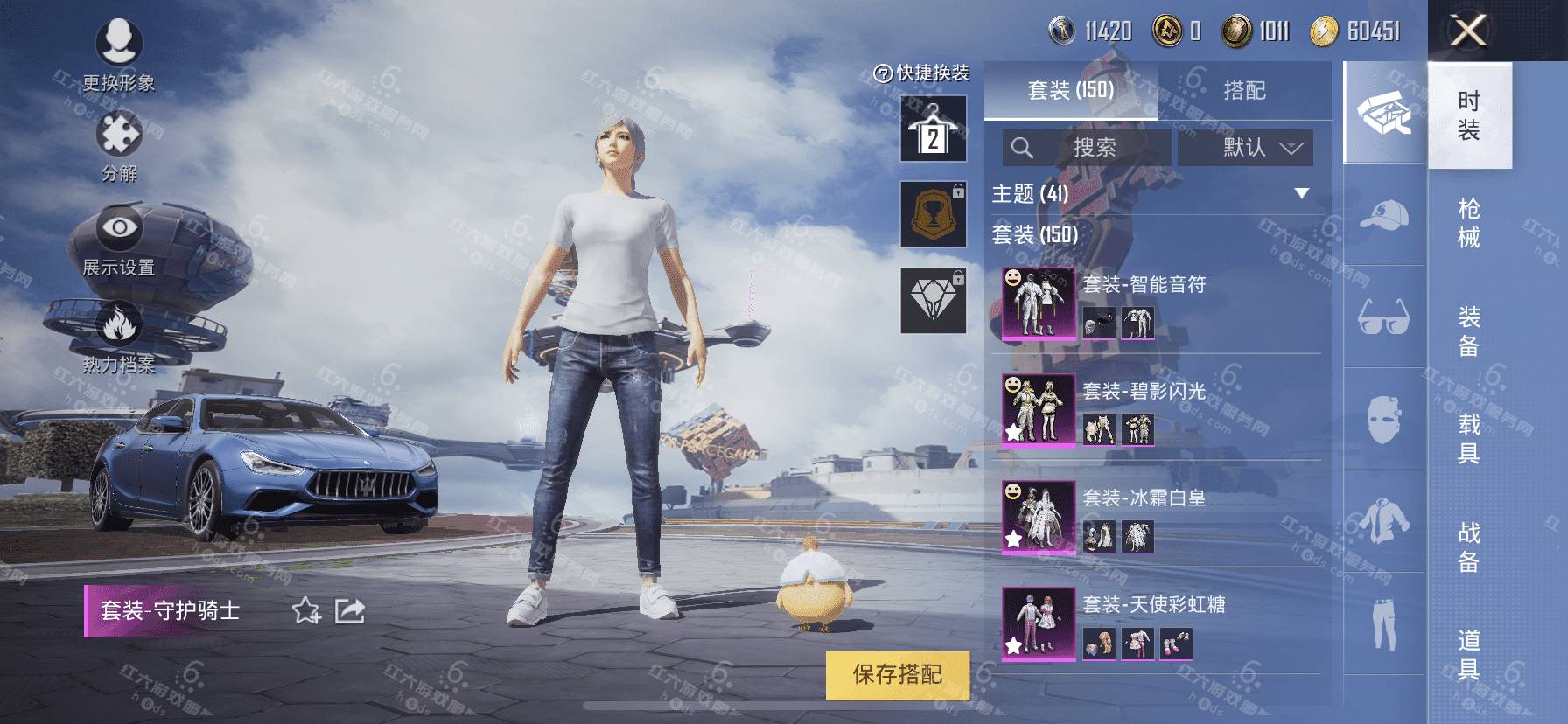Click 保存搭配 to save the outfit

pos(898,674)
